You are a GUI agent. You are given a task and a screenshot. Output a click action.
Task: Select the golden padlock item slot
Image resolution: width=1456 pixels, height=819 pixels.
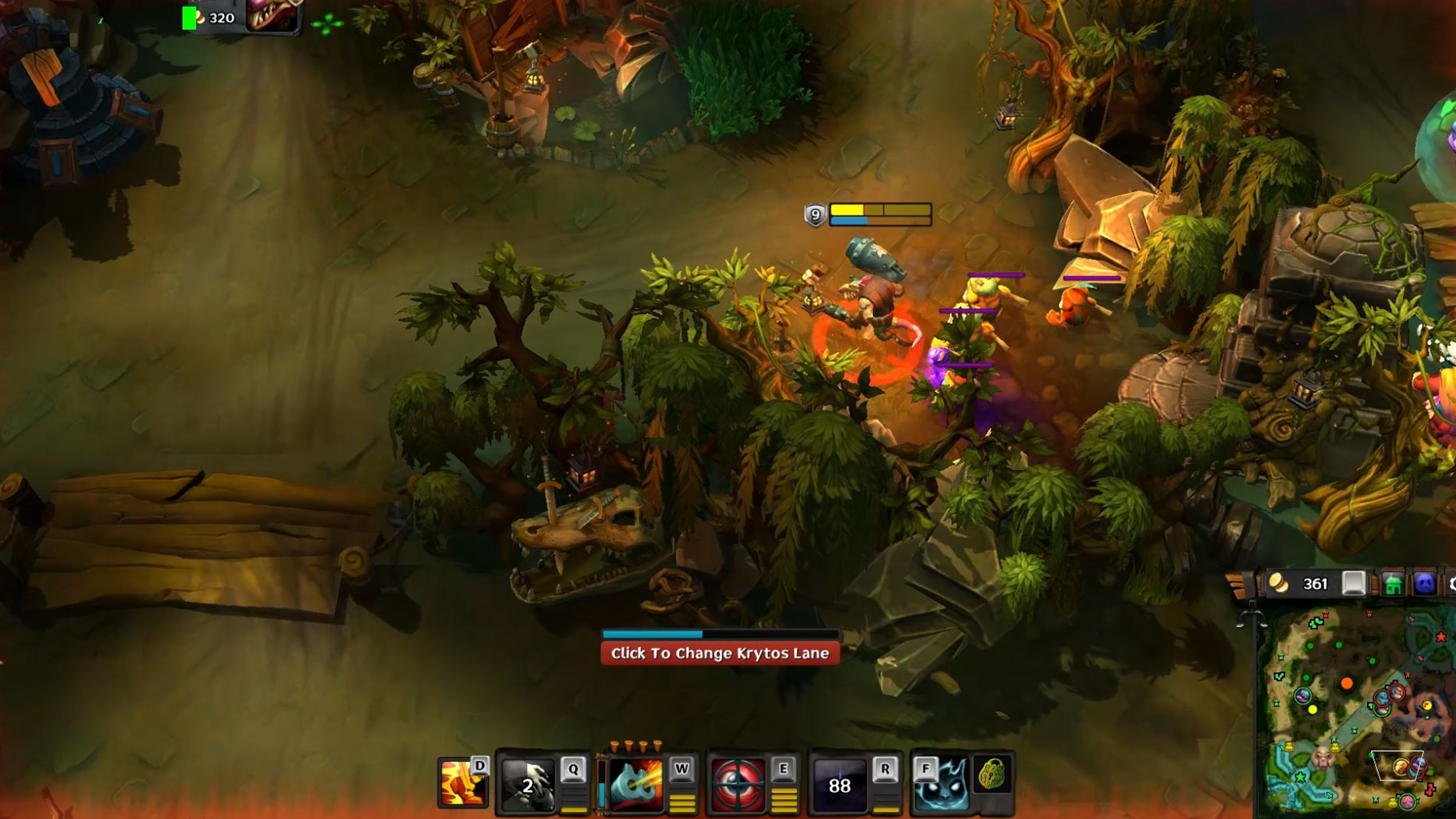click(x=992, y=774)
